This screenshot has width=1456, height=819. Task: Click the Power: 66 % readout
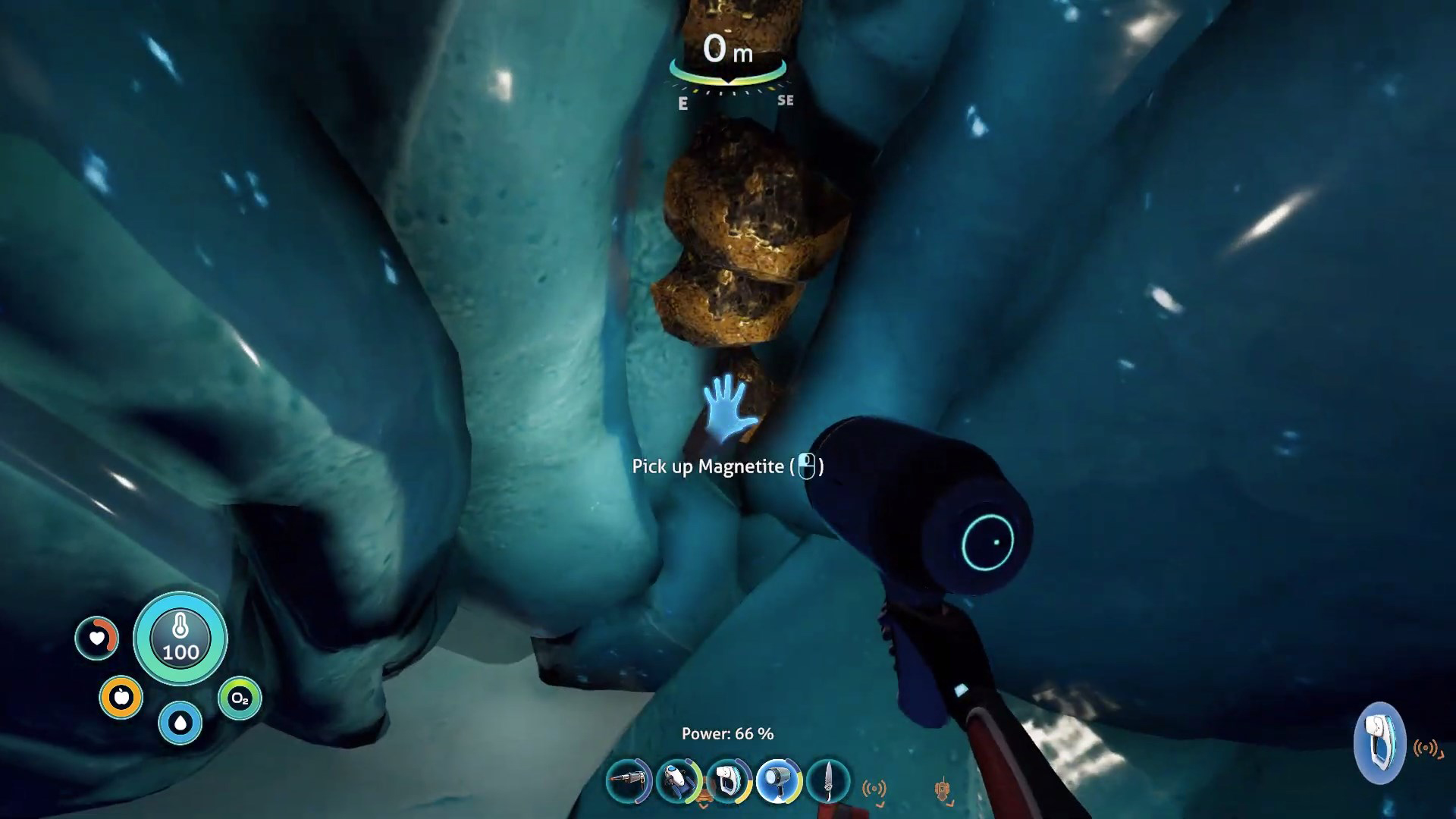point(726,734)
